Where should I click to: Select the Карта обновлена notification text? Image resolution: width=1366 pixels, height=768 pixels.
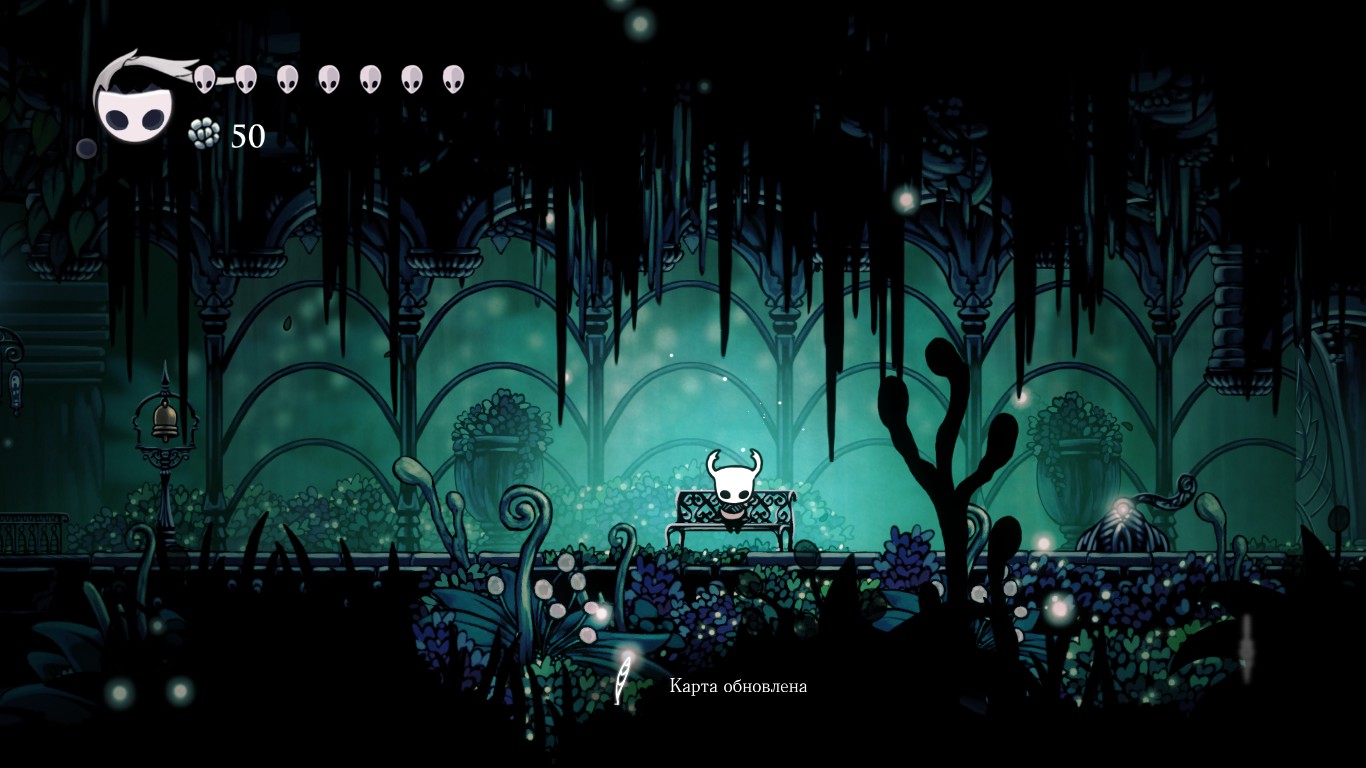739,688
